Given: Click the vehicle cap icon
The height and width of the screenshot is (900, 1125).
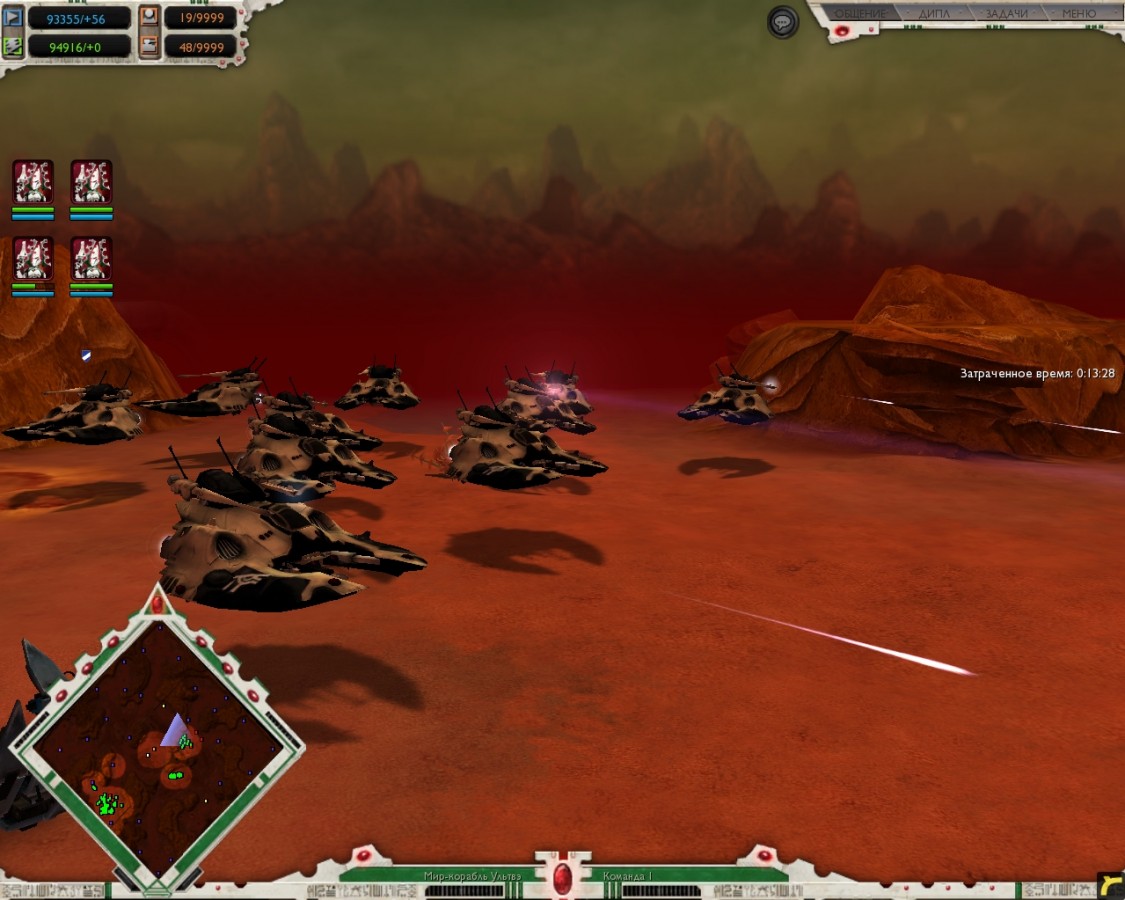Looking at the screenshot, I should pyautogui.click(x=149, y=45).
